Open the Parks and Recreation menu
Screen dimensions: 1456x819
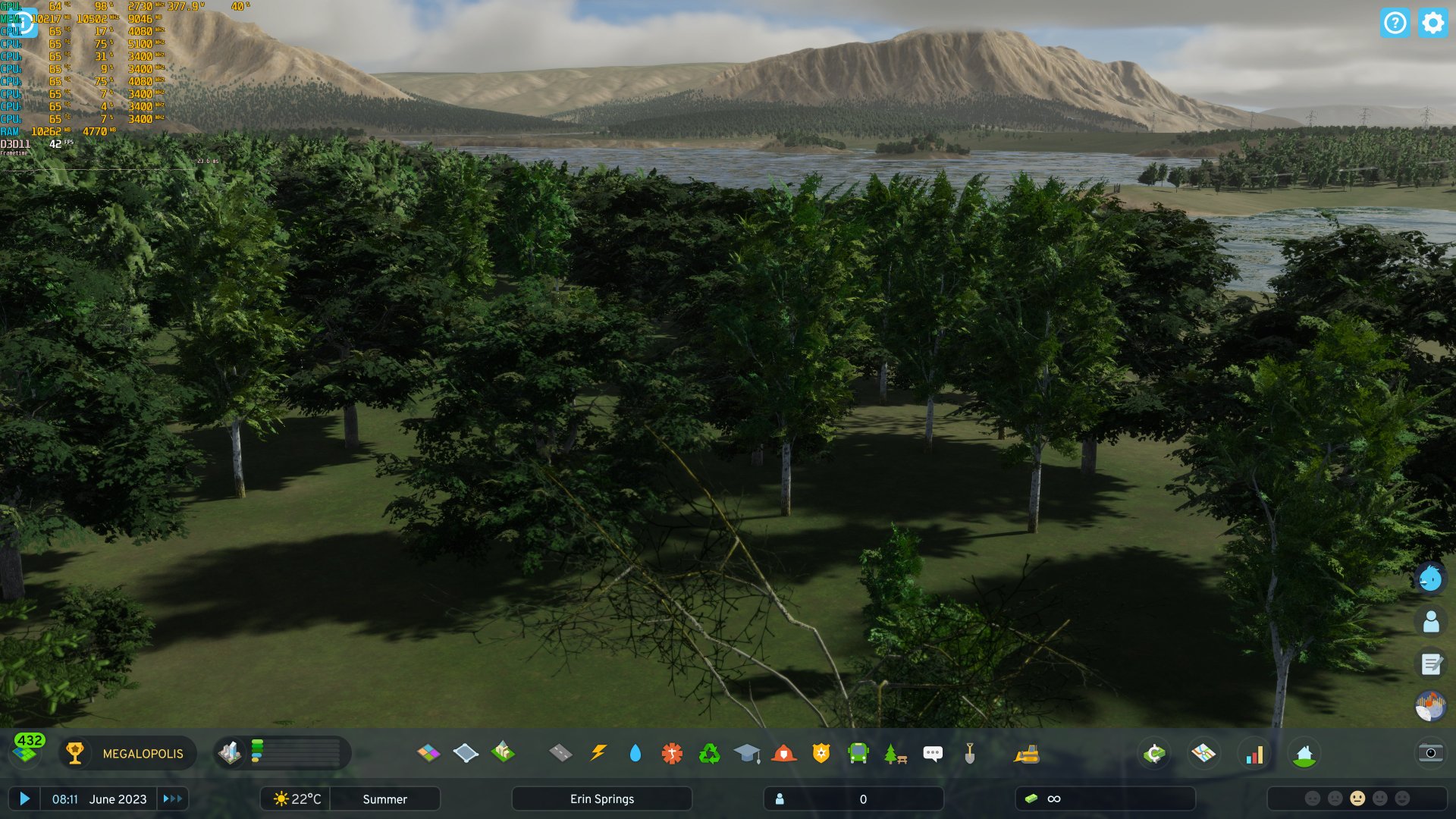pyautogui.click(x=896, y=753)
